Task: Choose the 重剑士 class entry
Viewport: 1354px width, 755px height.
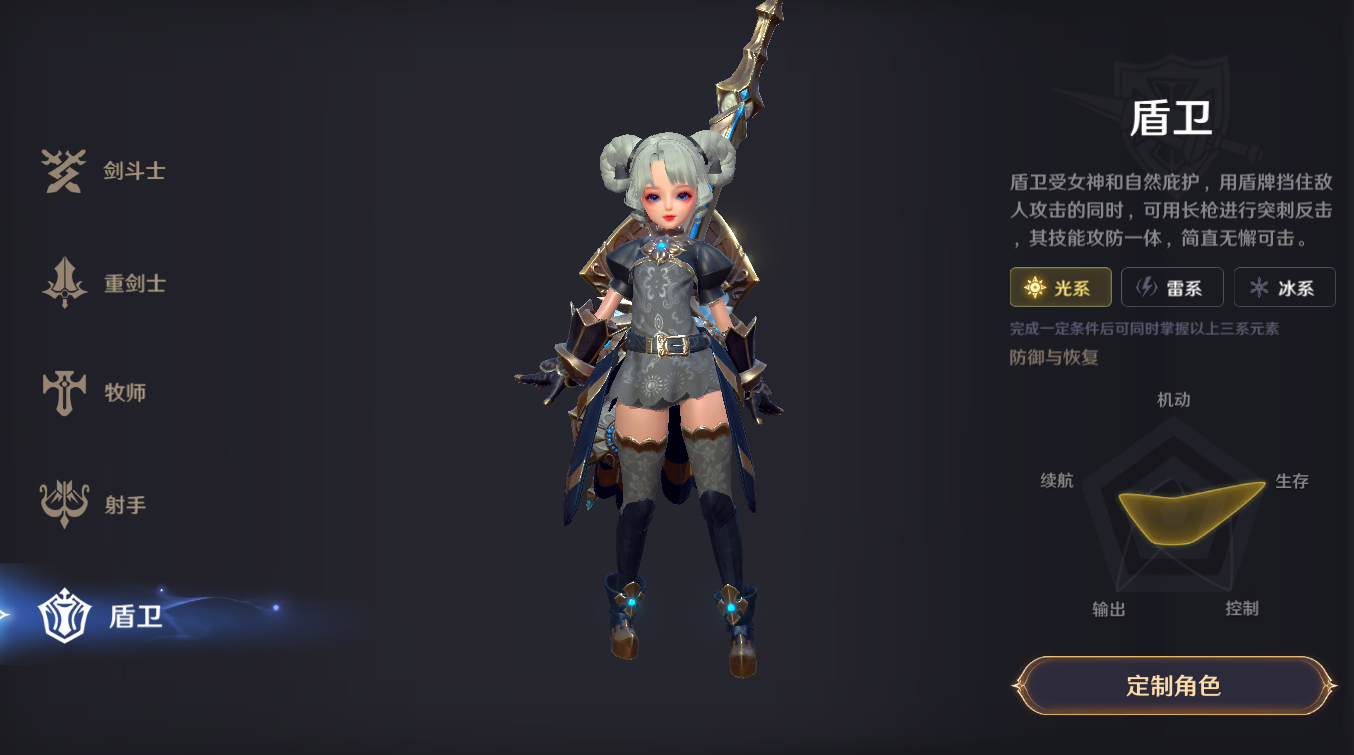Action: click(x=104, y=283)
